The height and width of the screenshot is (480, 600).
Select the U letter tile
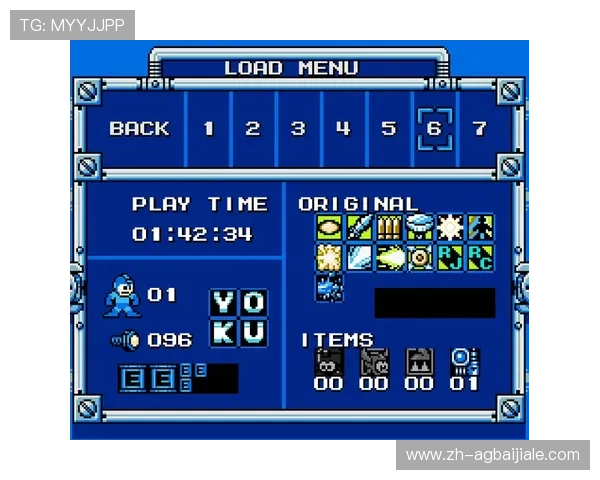(x=253, y=332)
